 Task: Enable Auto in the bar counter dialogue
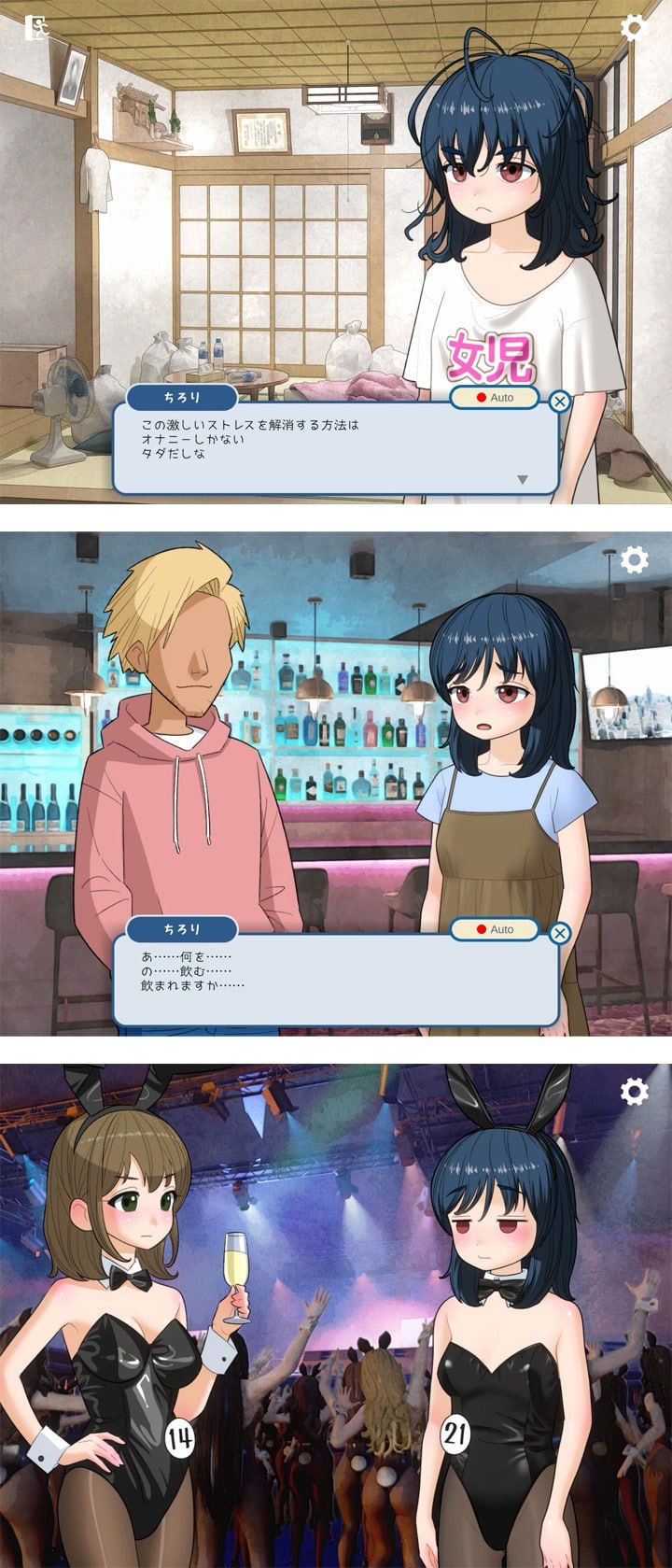coord(494,929)
